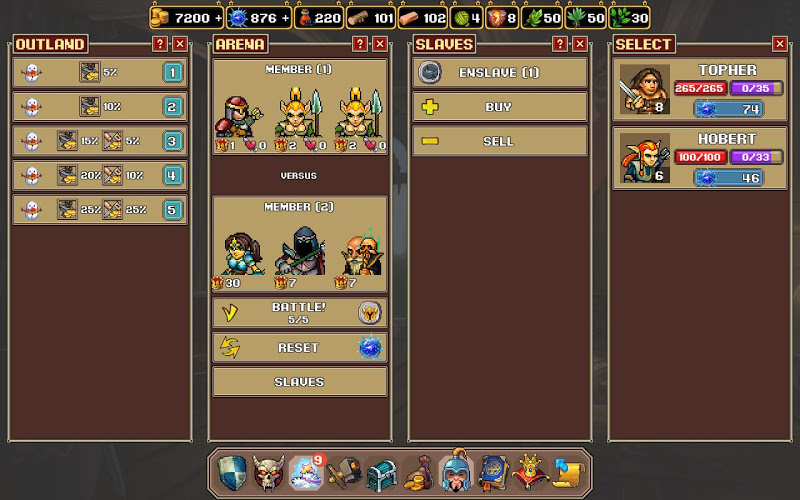The height and width of the screenshot is (500, 800).
Task: Open help for the Arena panel
Action: [360, 44]
